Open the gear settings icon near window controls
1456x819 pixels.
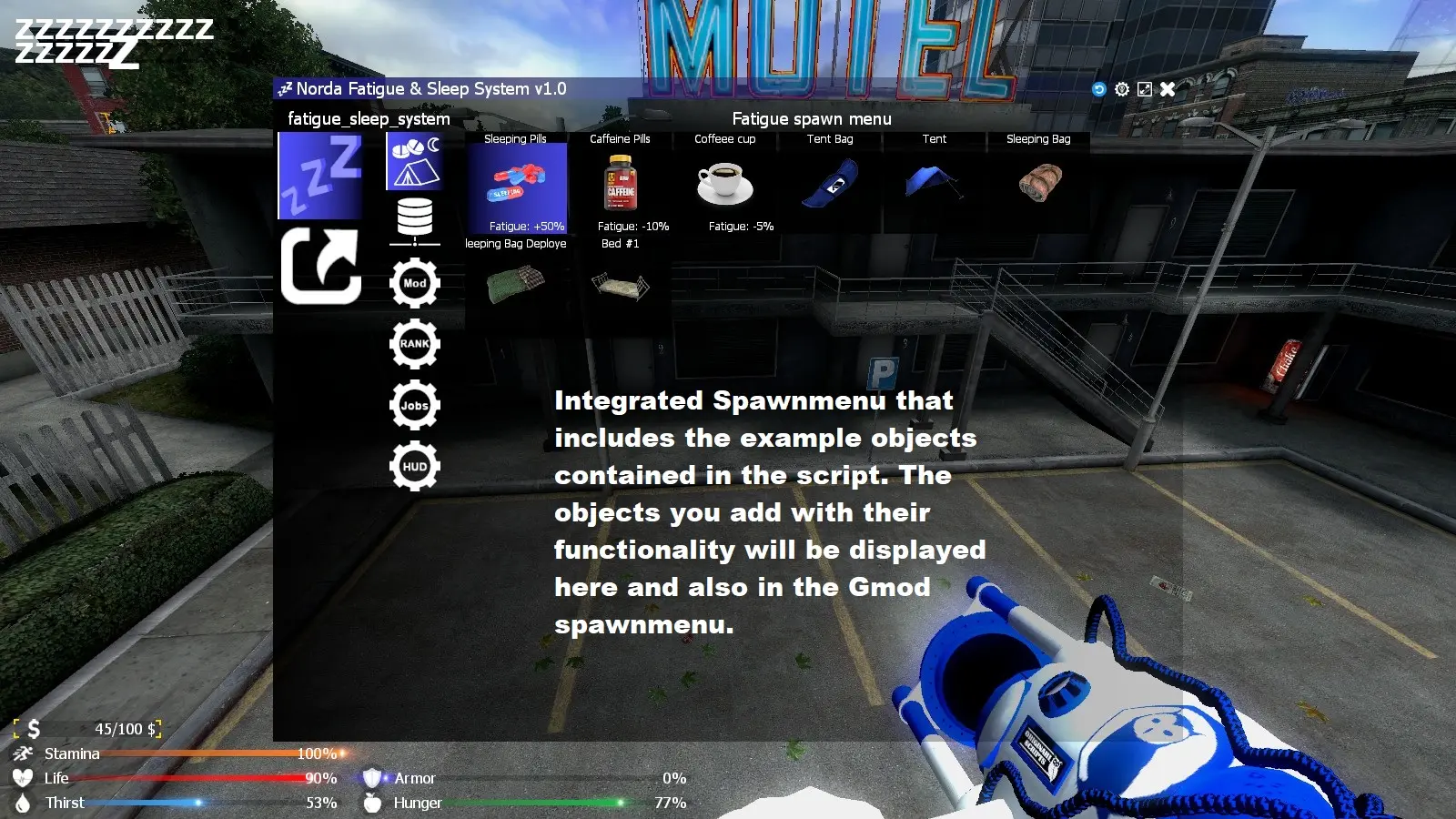pos(1121,89)
